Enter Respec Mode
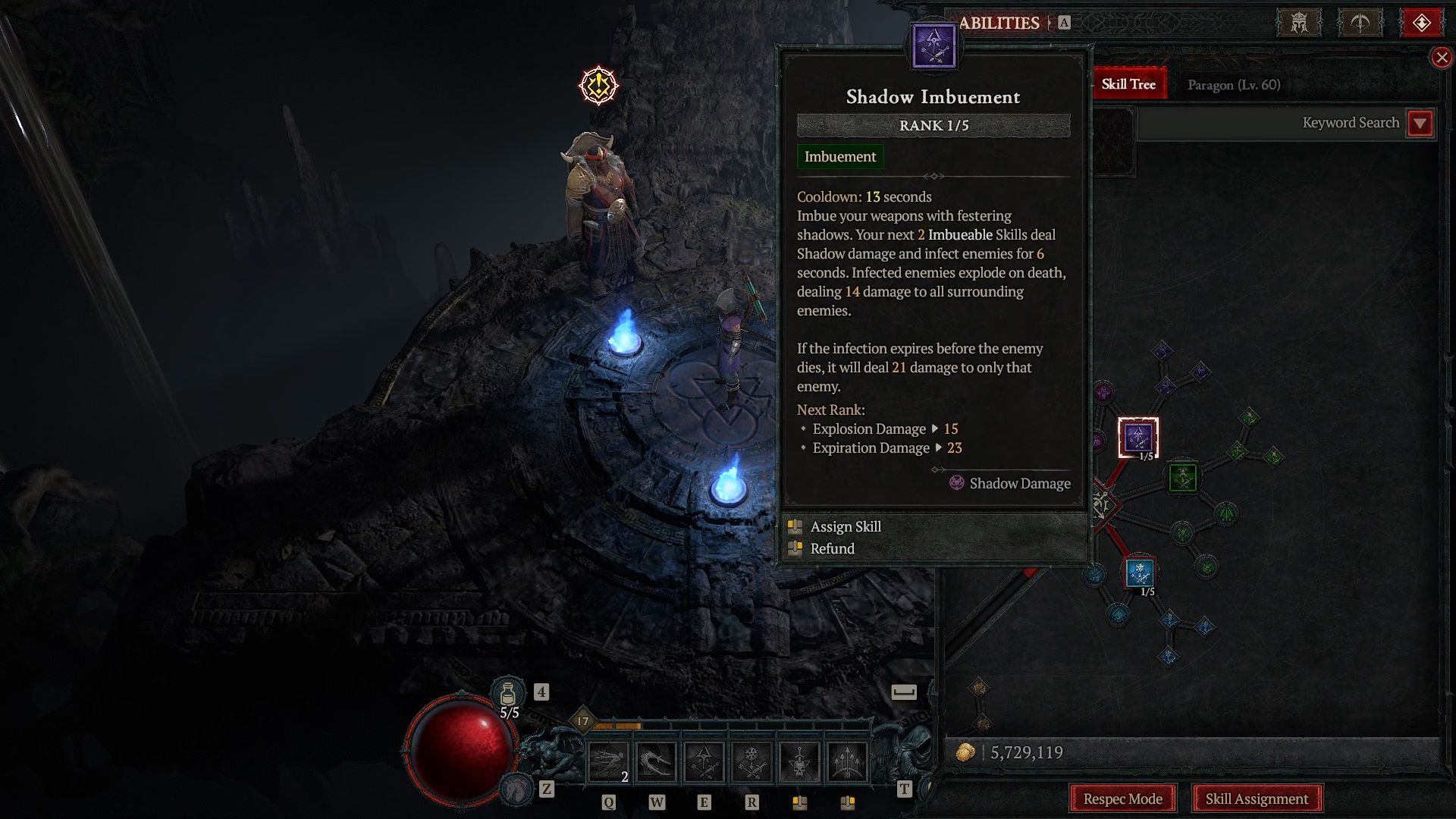The image size is (1456, 819). click(1122, 799)
